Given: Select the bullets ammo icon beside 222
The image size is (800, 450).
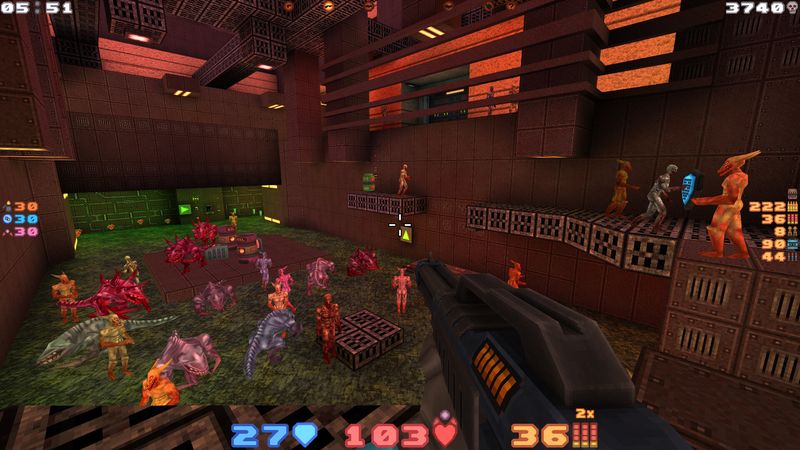Looking at the screenshot, I should (793, 205).
